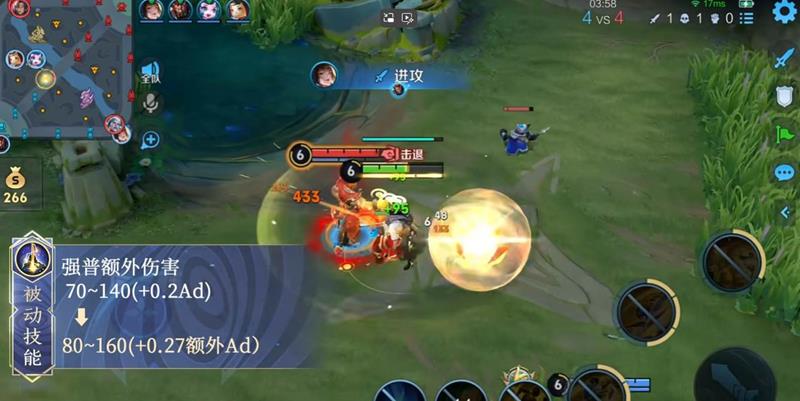The width and height of the screenshot is (800, 401).
Task: Select the pink-haired teammate portrait at top
Action: click(x=208, y=10)
